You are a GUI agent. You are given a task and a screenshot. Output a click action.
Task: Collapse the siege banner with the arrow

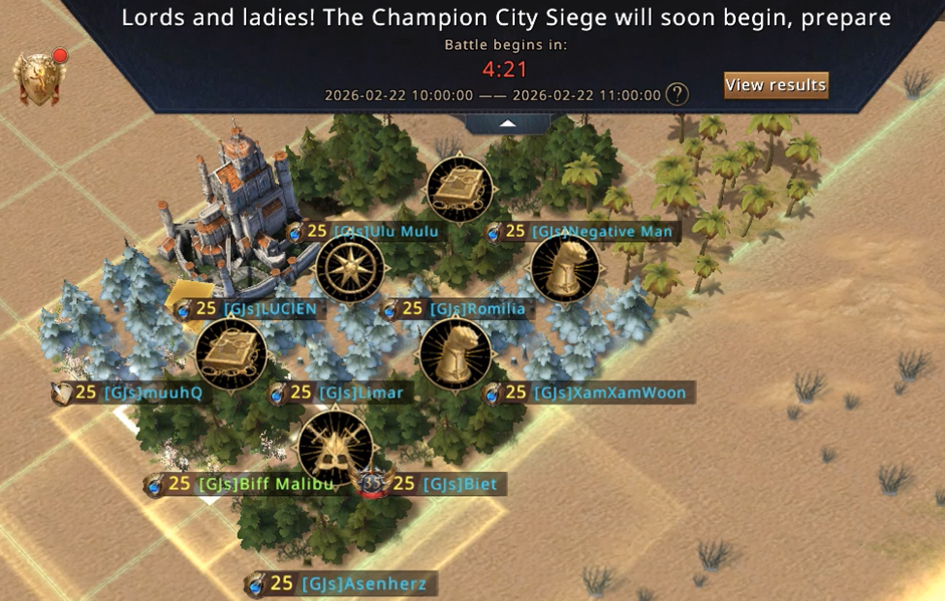(507, 123)
